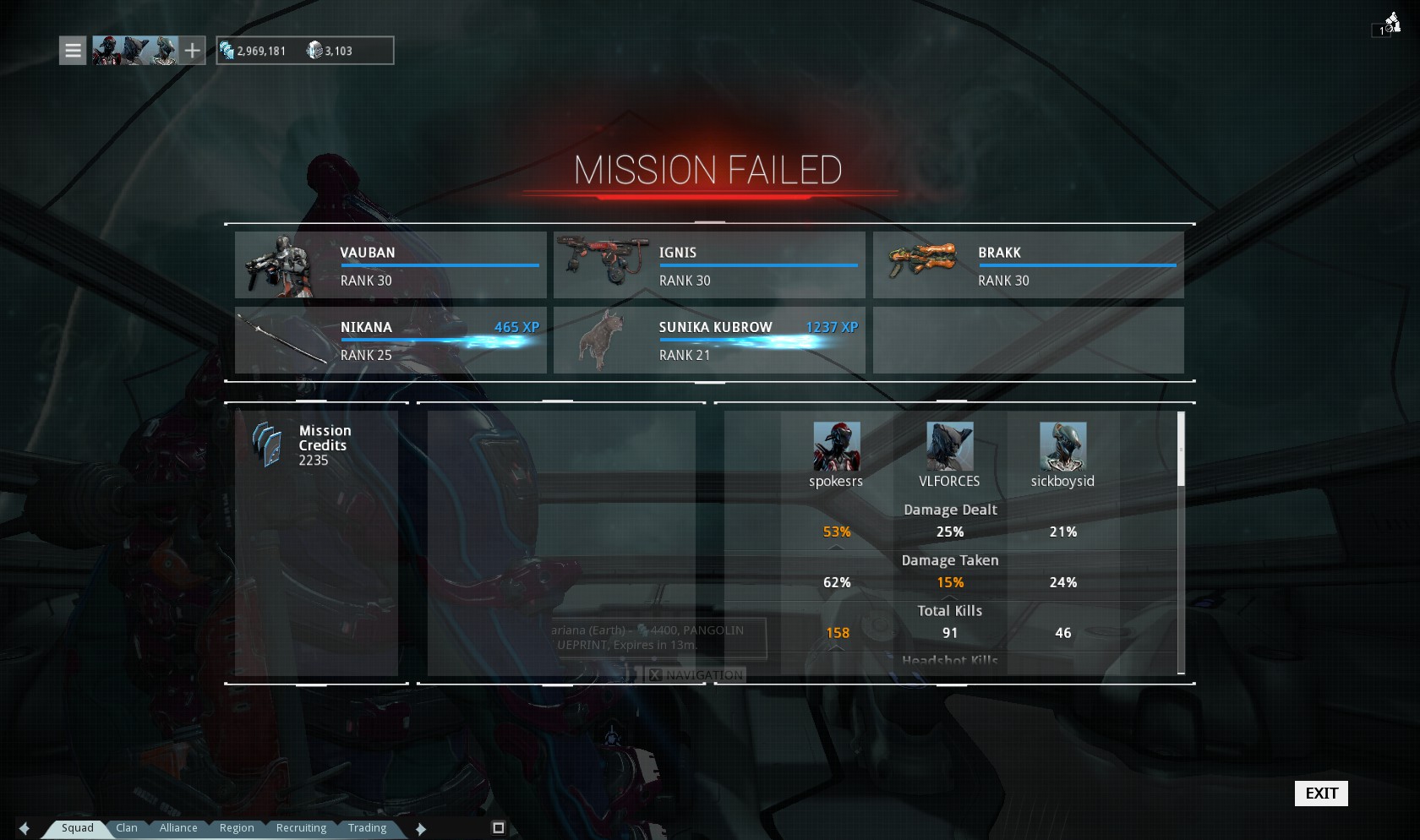
Task: Select VLFORCES player avatar in stats
Action: click(949, 446)
